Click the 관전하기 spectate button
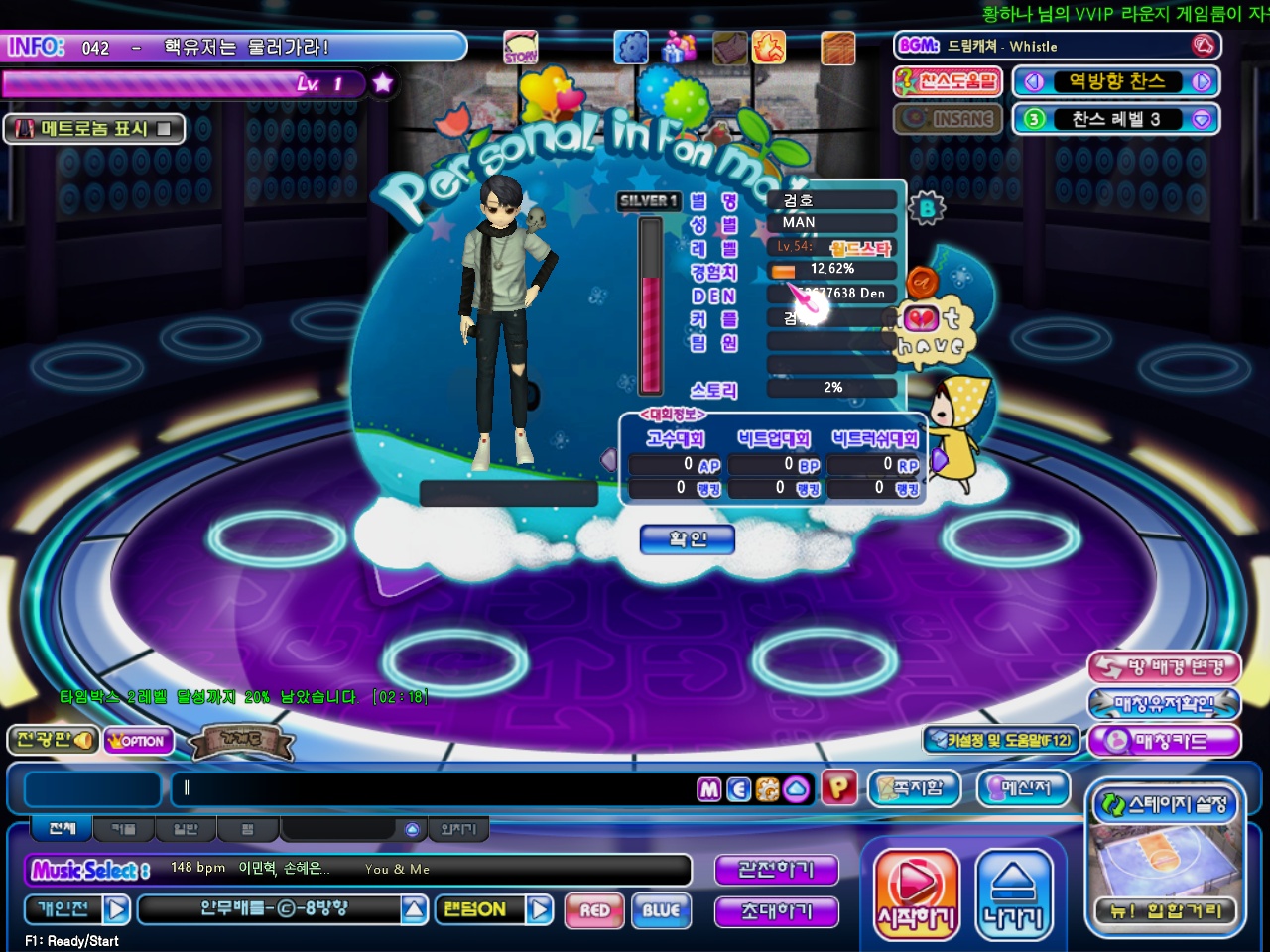The width and height of the screenshot is (1270, 952). (x=776, y=870)
